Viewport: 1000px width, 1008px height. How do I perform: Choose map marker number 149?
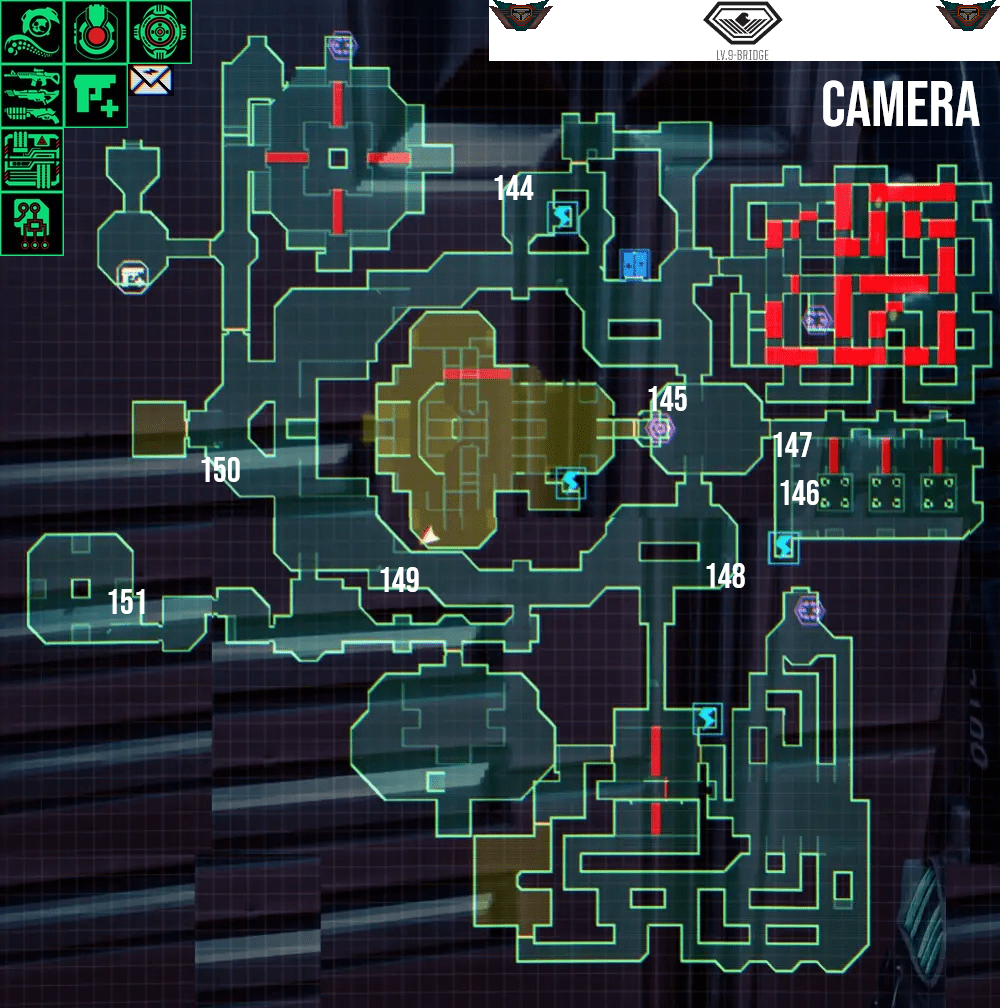[x=399, y=580]
